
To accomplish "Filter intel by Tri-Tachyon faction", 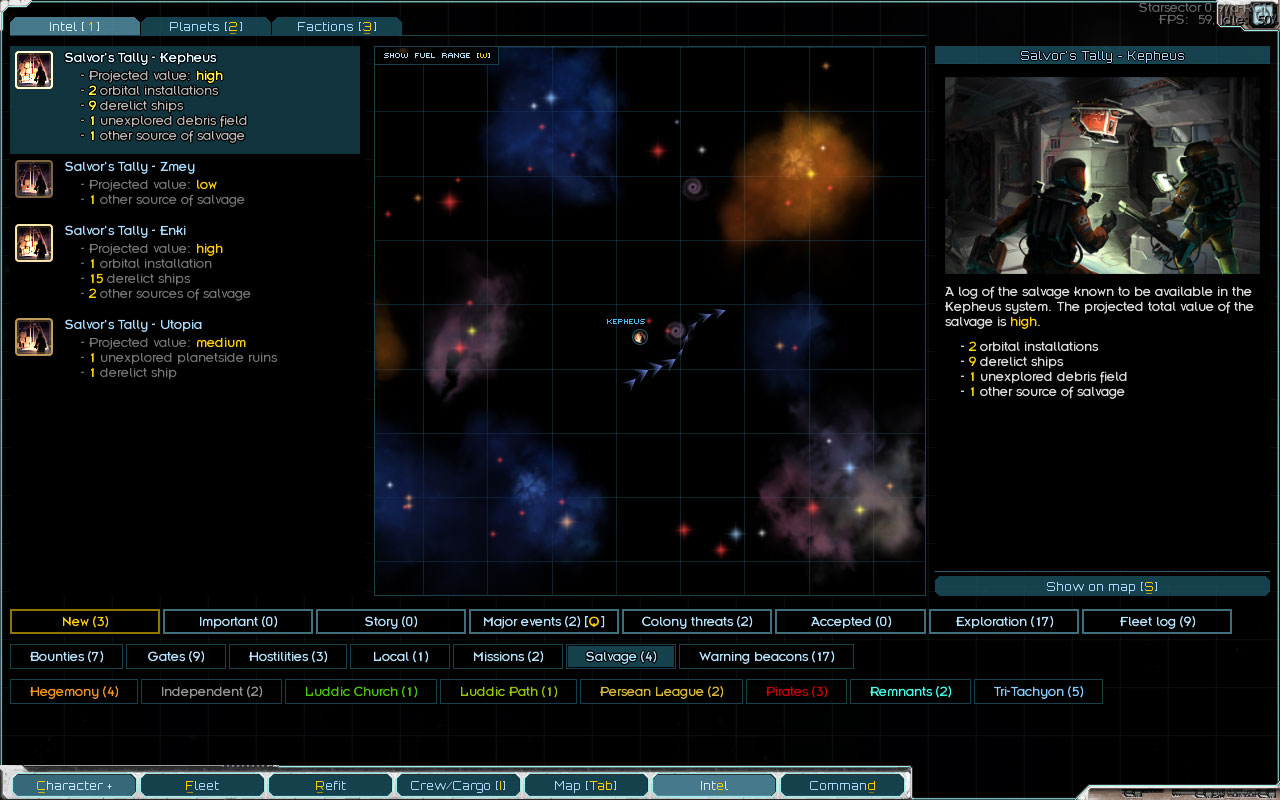I will (1038, 692).
